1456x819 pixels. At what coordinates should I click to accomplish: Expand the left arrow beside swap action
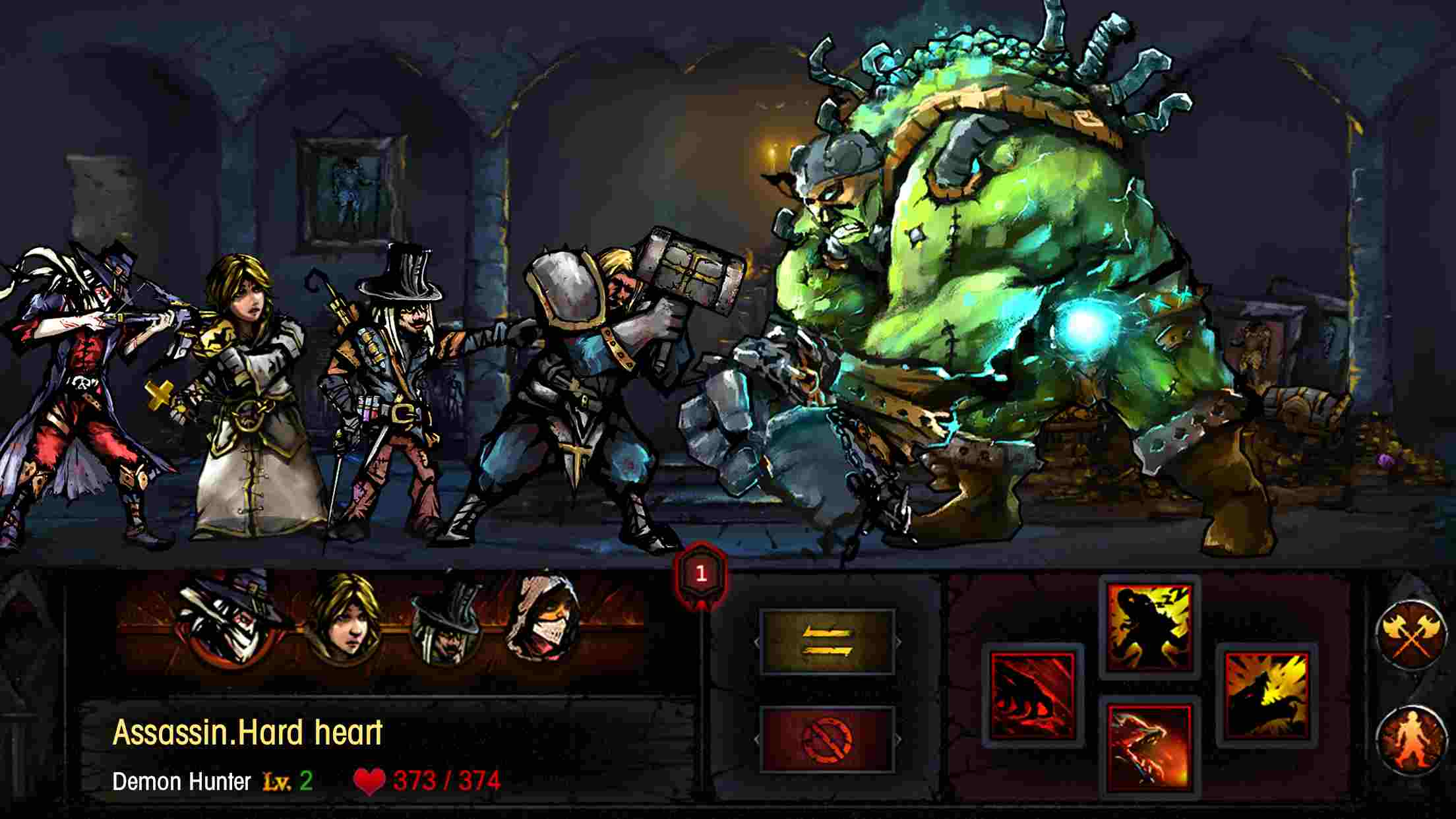click(757, 642)
